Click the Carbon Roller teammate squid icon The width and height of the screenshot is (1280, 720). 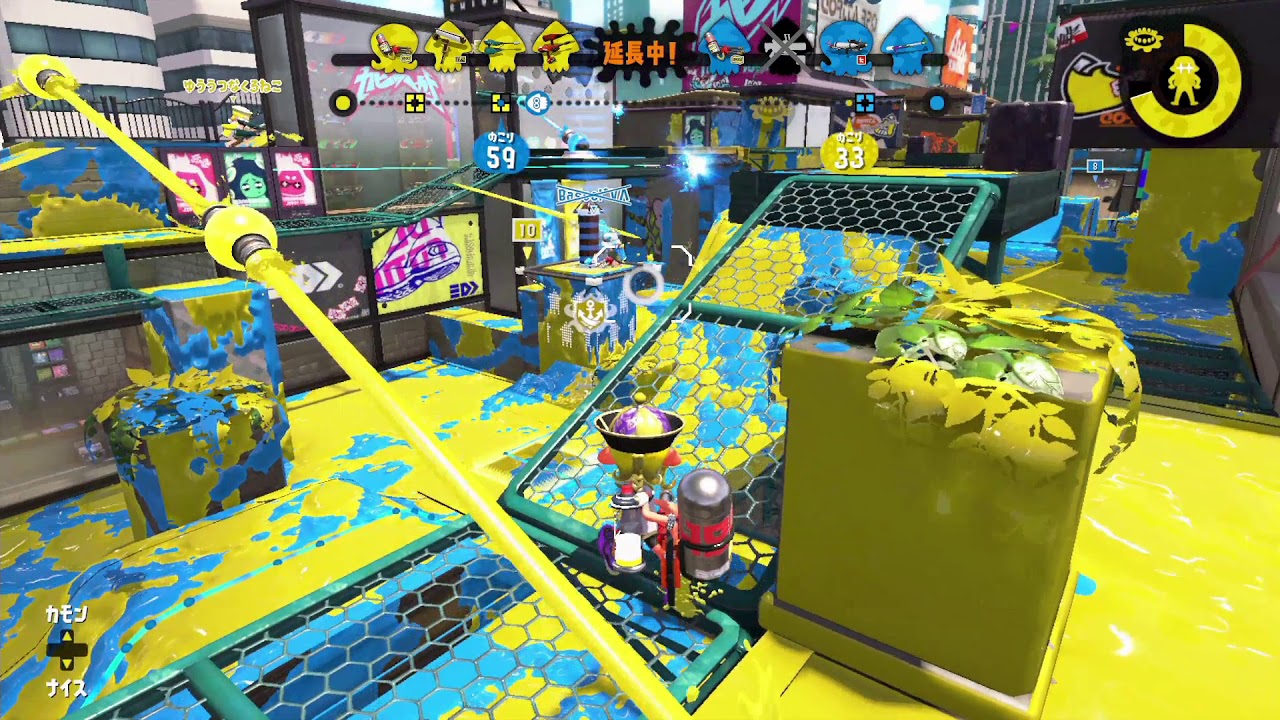point(447,50)
